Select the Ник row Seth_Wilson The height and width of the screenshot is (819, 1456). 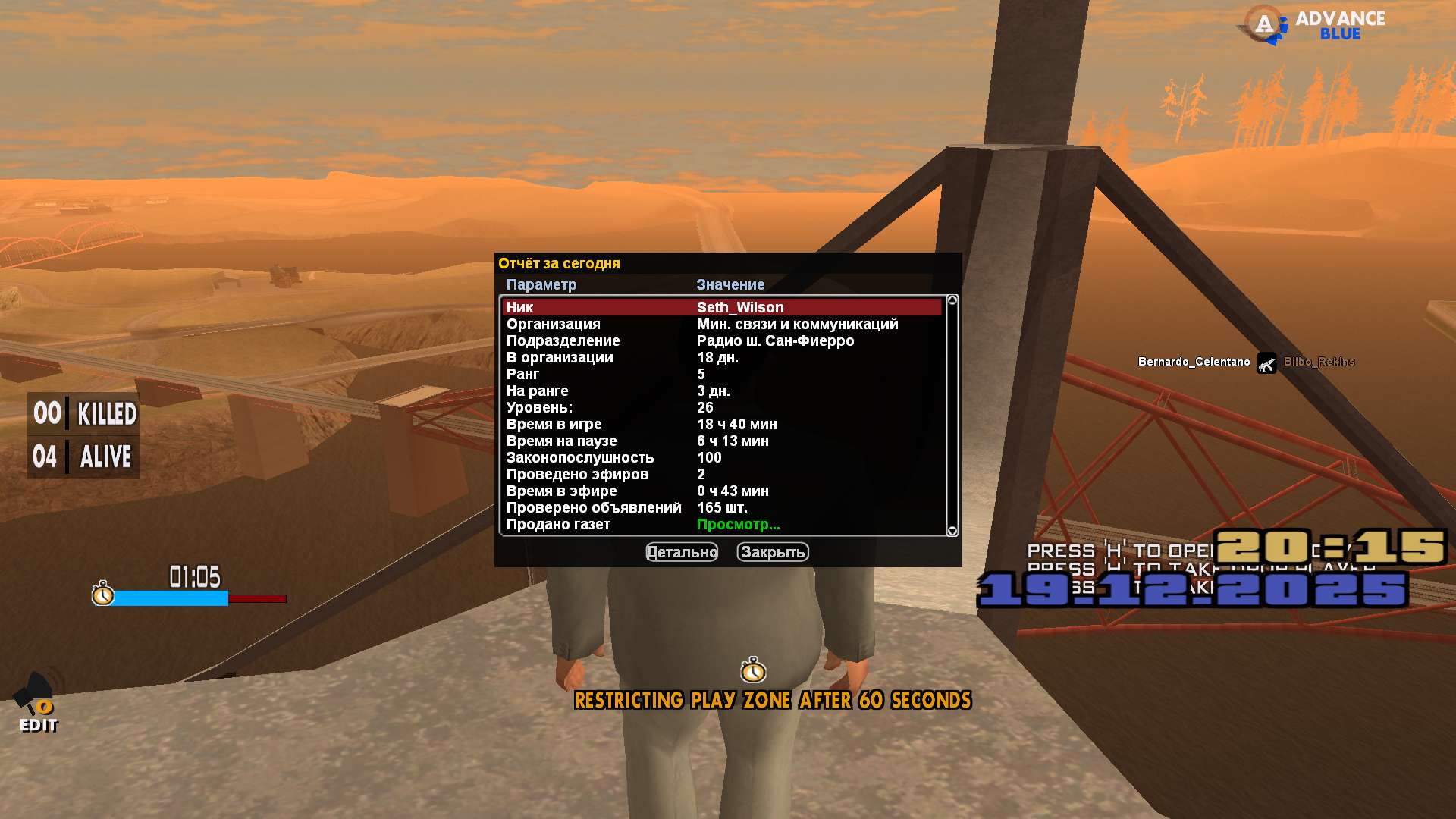[720, 307]
